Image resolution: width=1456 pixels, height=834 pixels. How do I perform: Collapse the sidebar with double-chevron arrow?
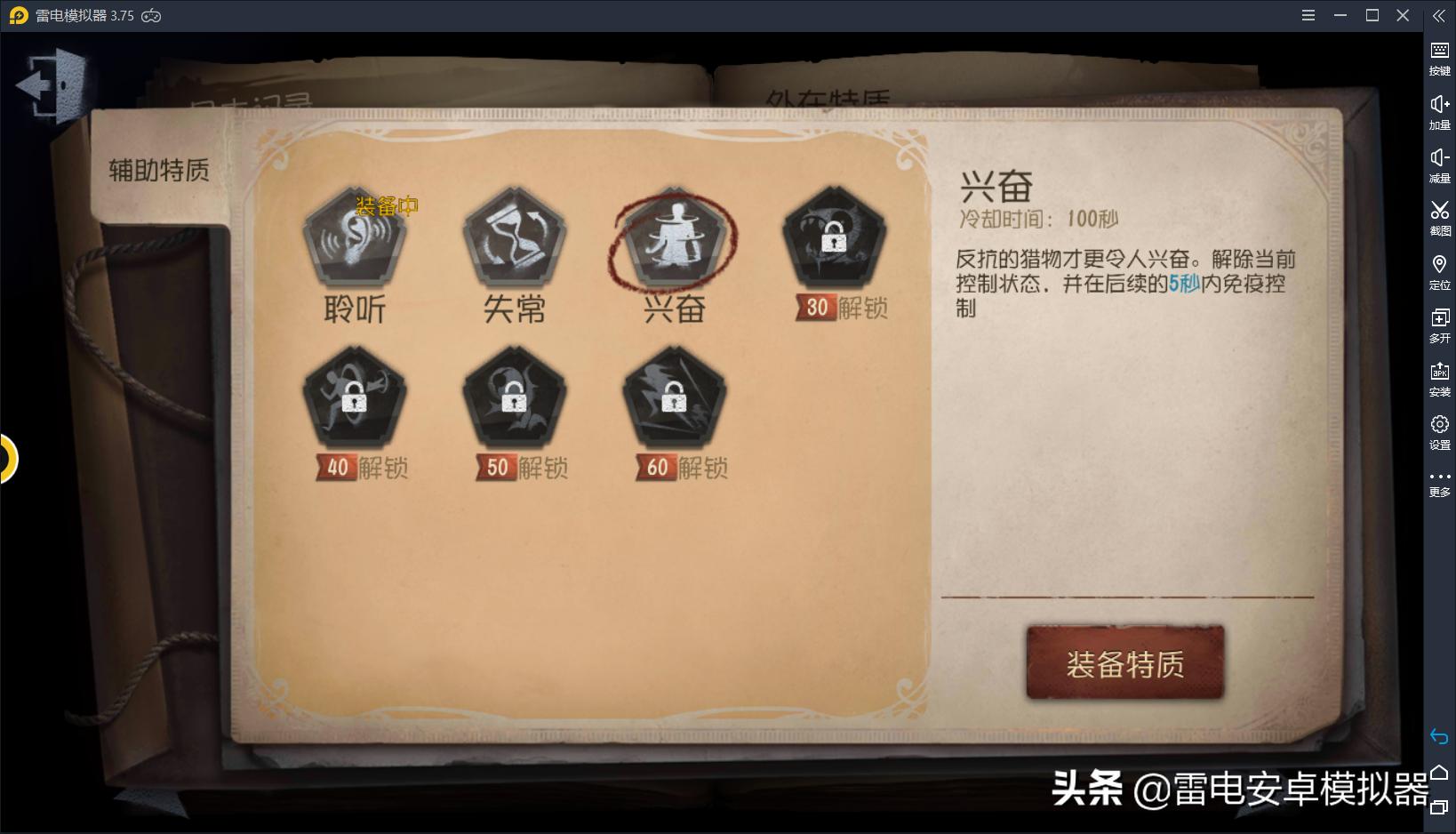coord(1440,14)
